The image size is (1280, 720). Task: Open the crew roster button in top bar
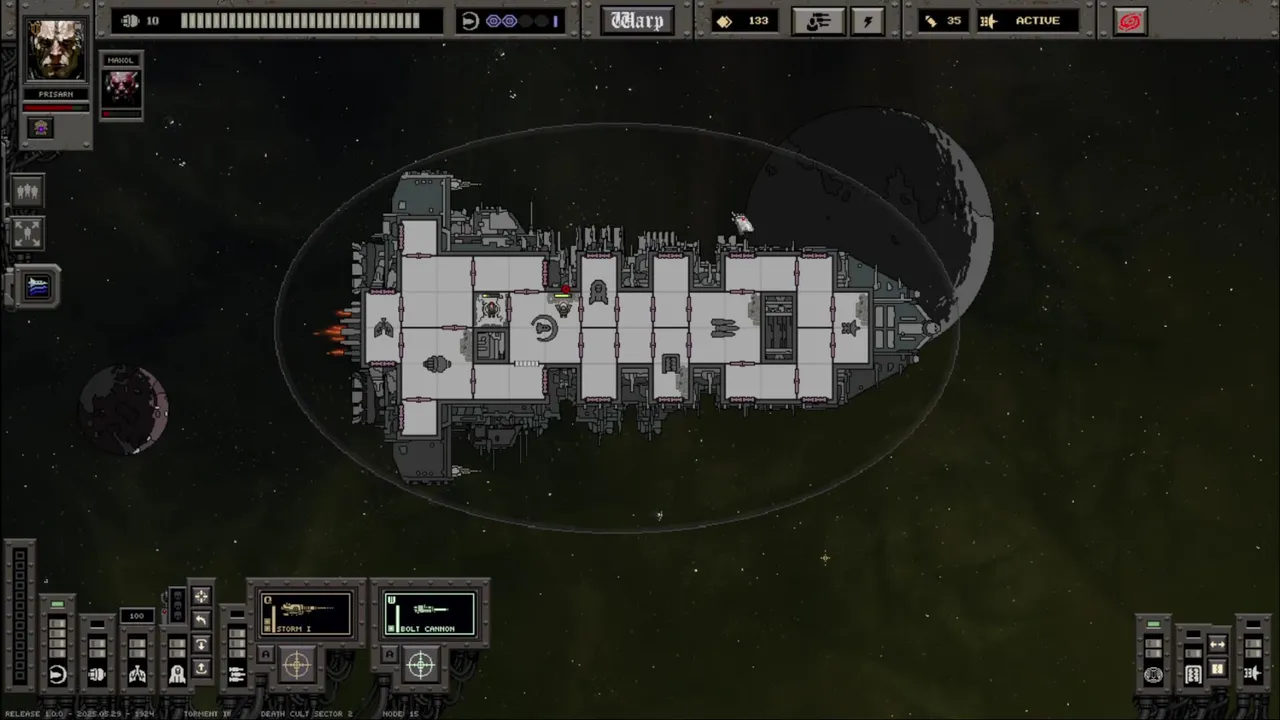pyautogui.click(x=818, y=21)
